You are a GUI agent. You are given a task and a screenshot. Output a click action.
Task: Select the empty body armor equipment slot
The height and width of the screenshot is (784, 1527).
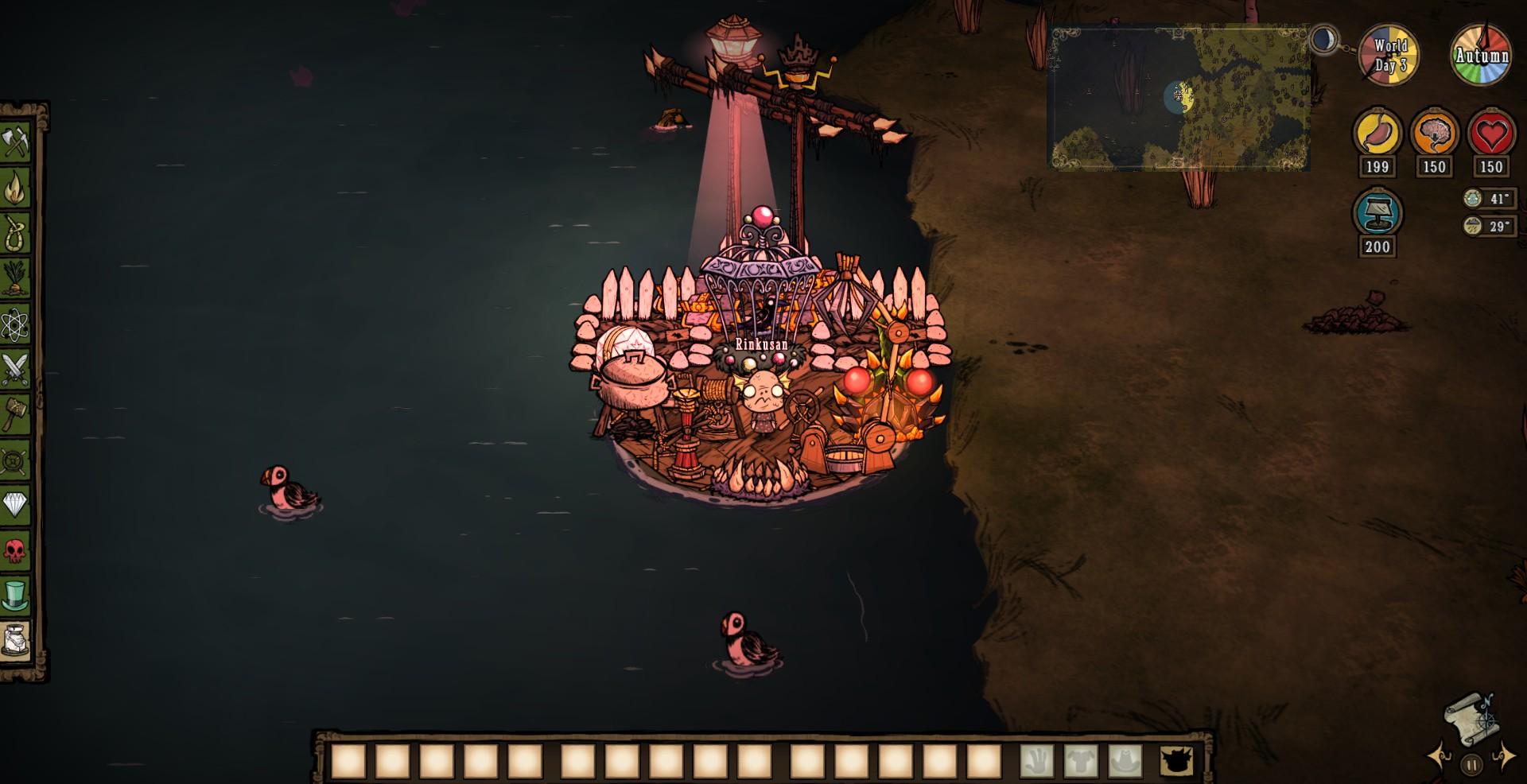coord(1080,761)
